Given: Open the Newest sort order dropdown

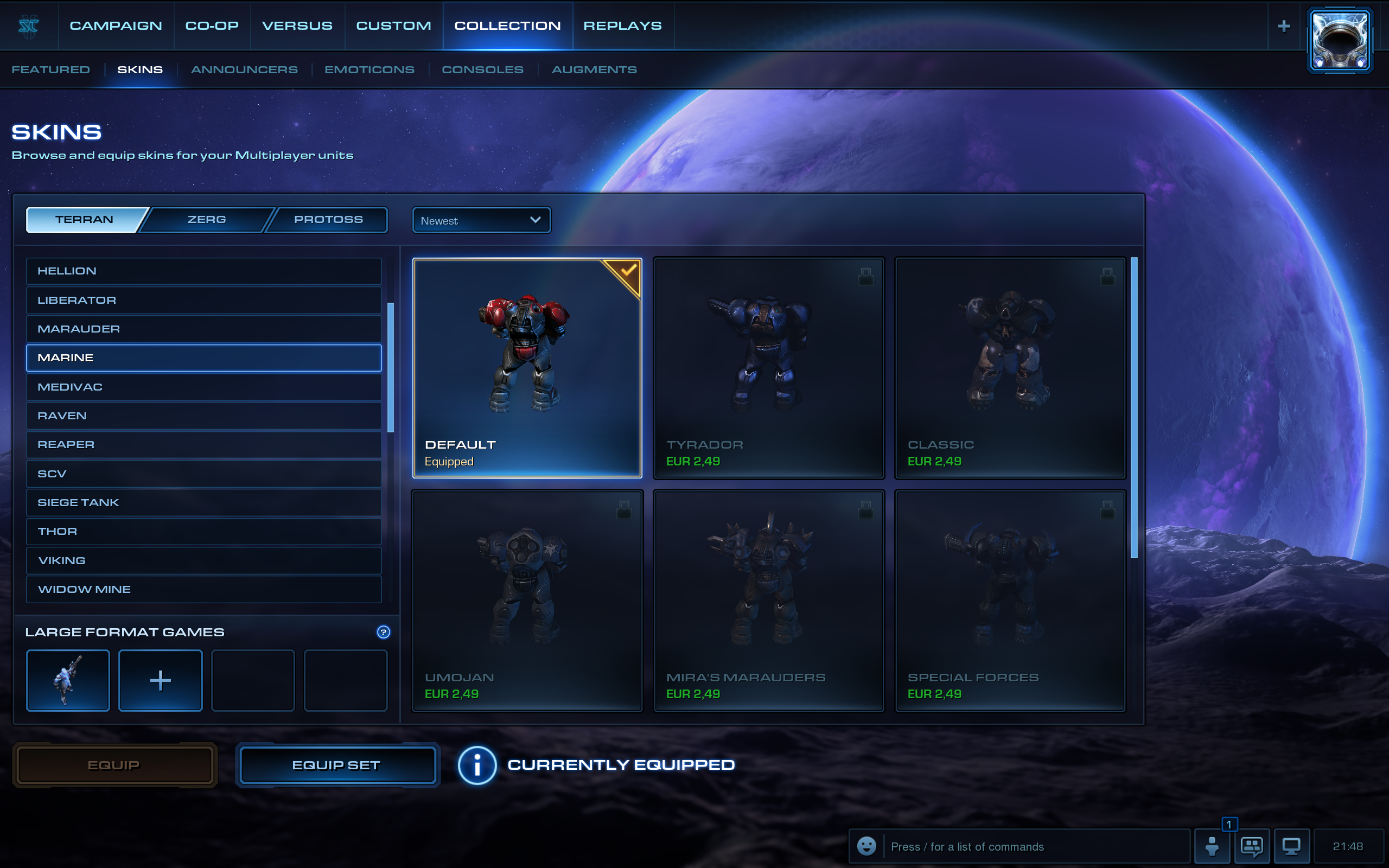Looking at the screenshot, I should tap(481, 220).
